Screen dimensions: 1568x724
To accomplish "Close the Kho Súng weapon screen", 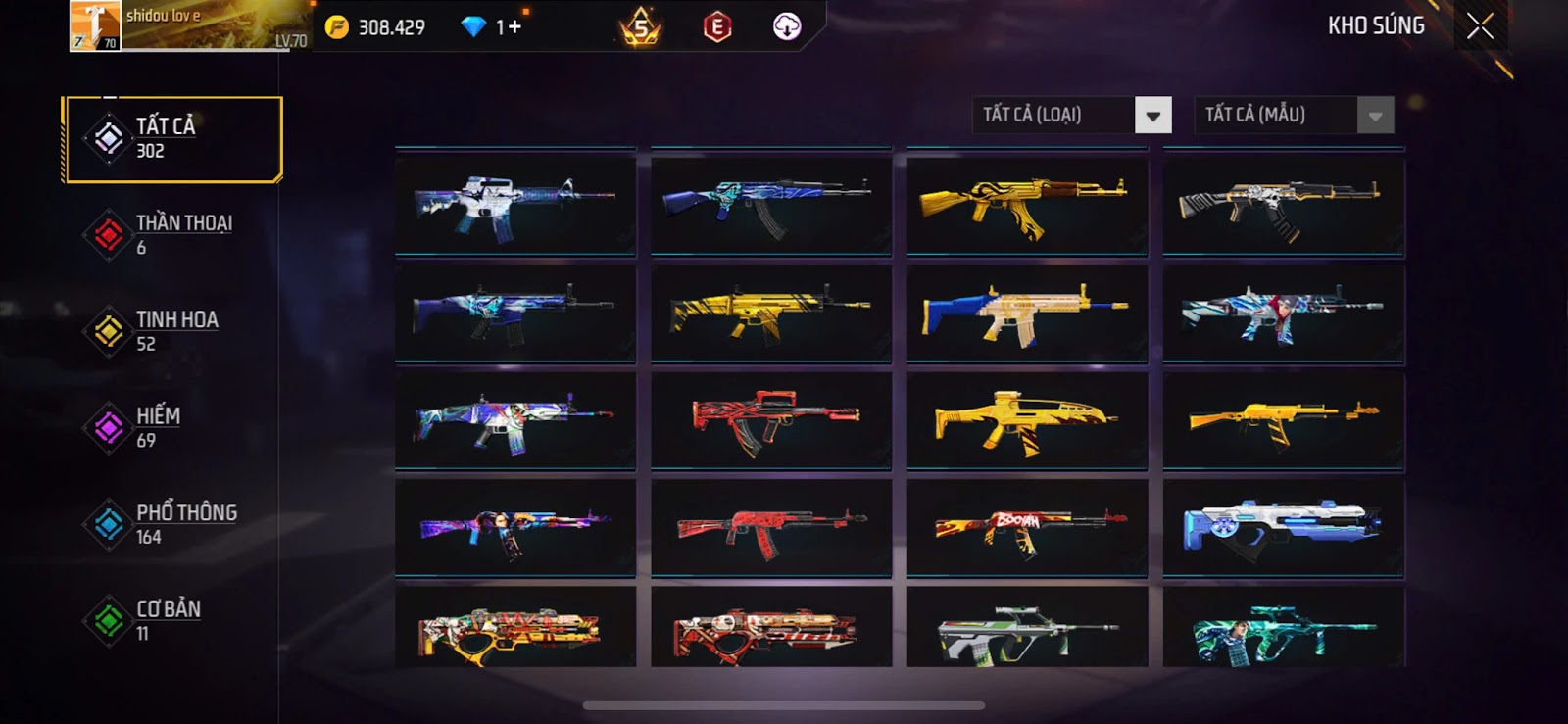I will point(1480,26).
